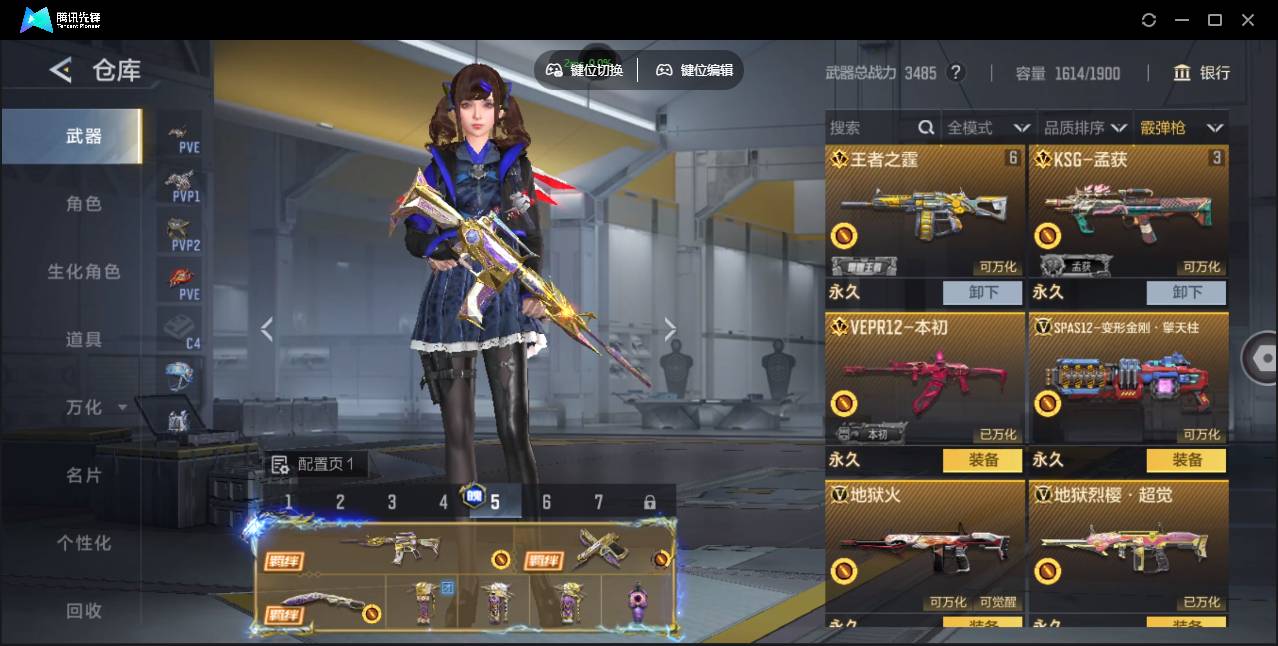The image size is (1278, 646).
Task: Click the 键位切换 button
Action: tap(585, 70)
